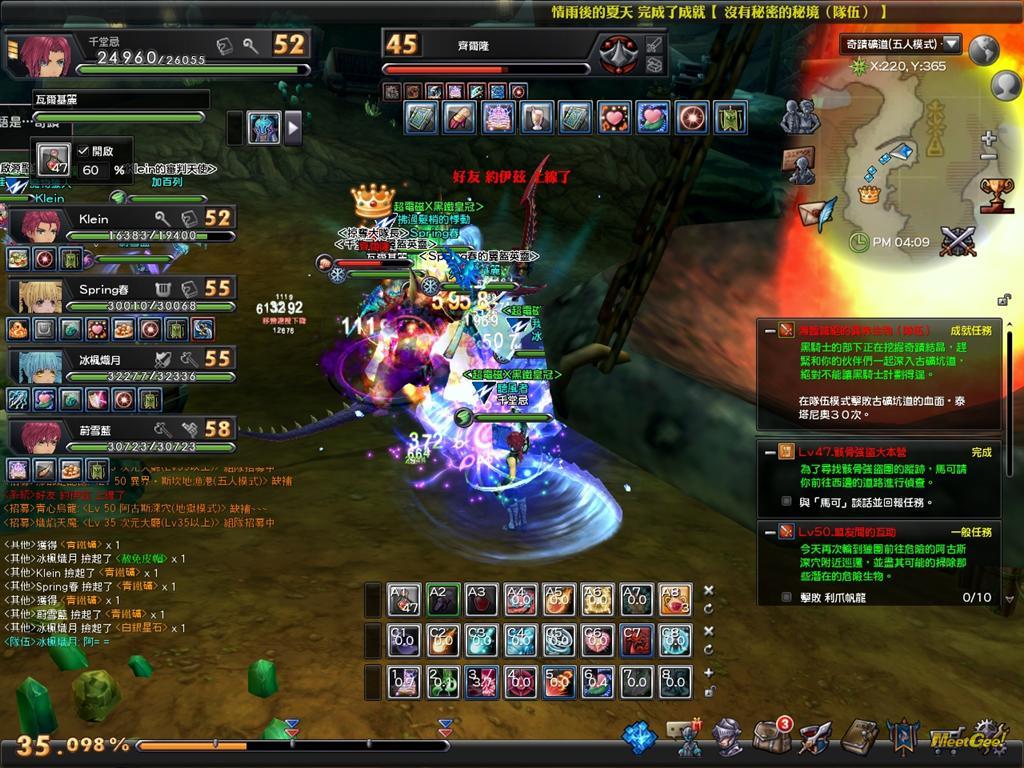Open the crossed swords battle icon

[x=958, y=241]
